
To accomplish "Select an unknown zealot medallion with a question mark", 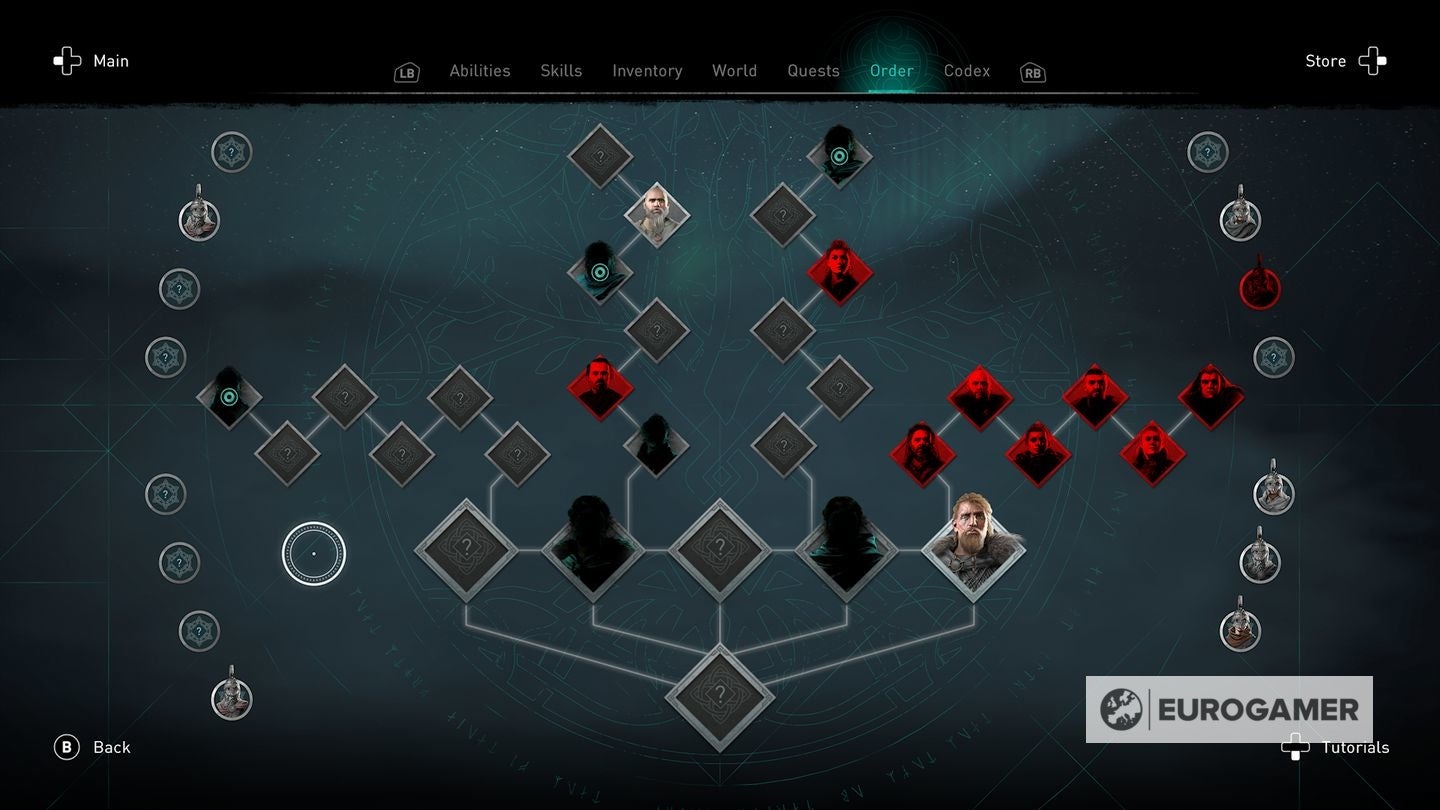I will coord(232,152).
